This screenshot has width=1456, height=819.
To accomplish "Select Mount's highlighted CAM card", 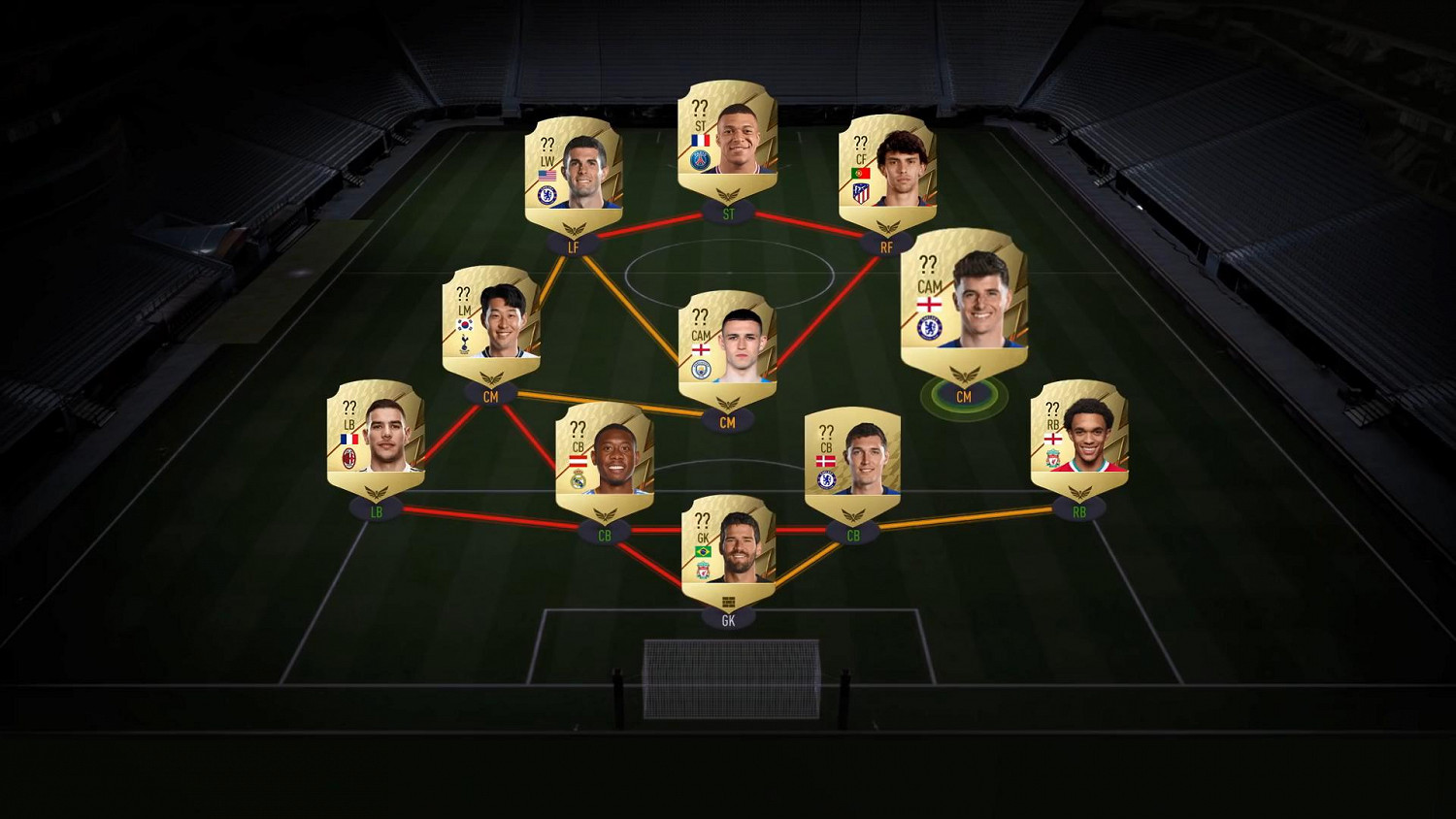I will click(x=962, y=302).
